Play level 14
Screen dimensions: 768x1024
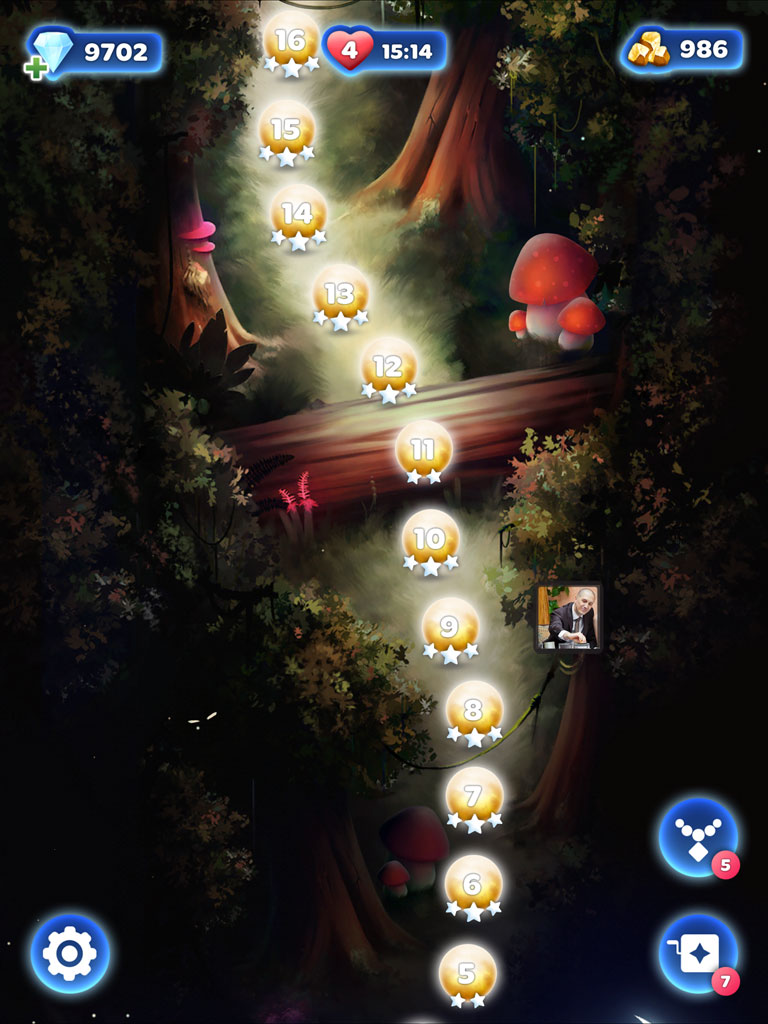[298, 215]
